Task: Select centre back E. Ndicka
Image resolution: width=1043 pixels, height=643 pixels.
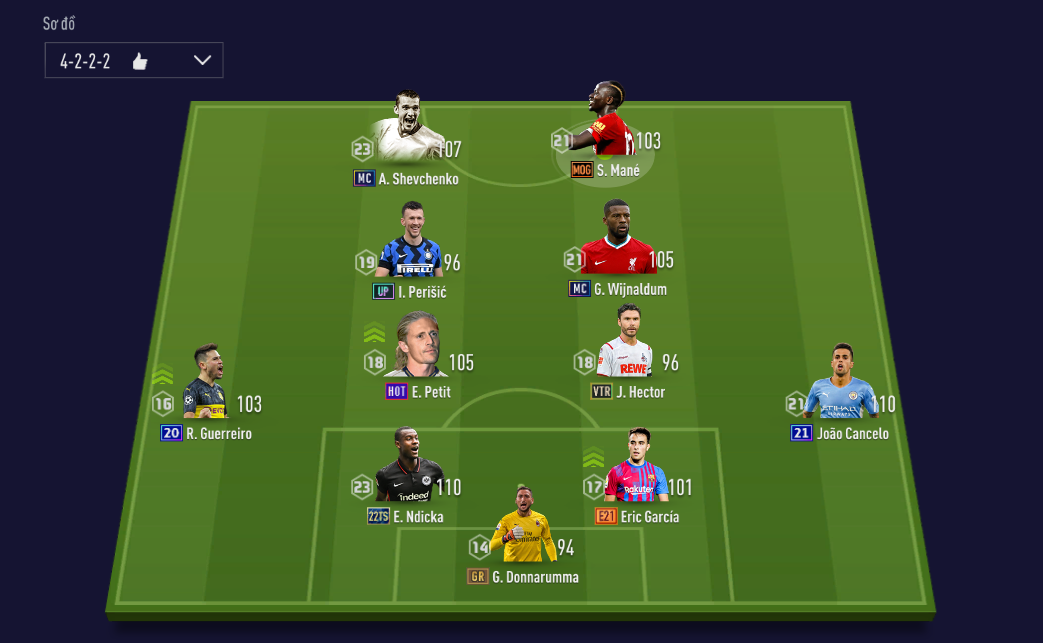Action: pos(409,472)
